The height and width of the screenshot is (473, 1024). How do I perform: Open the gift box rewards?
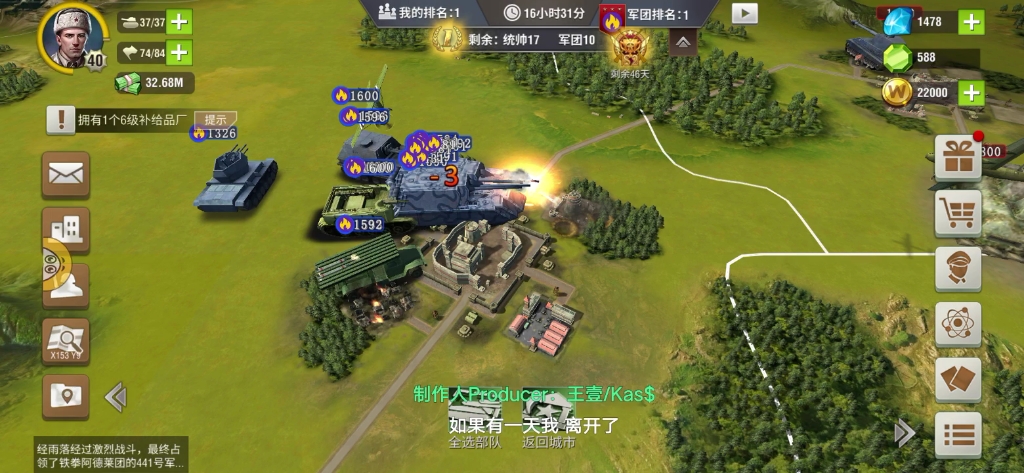point(957,158)
